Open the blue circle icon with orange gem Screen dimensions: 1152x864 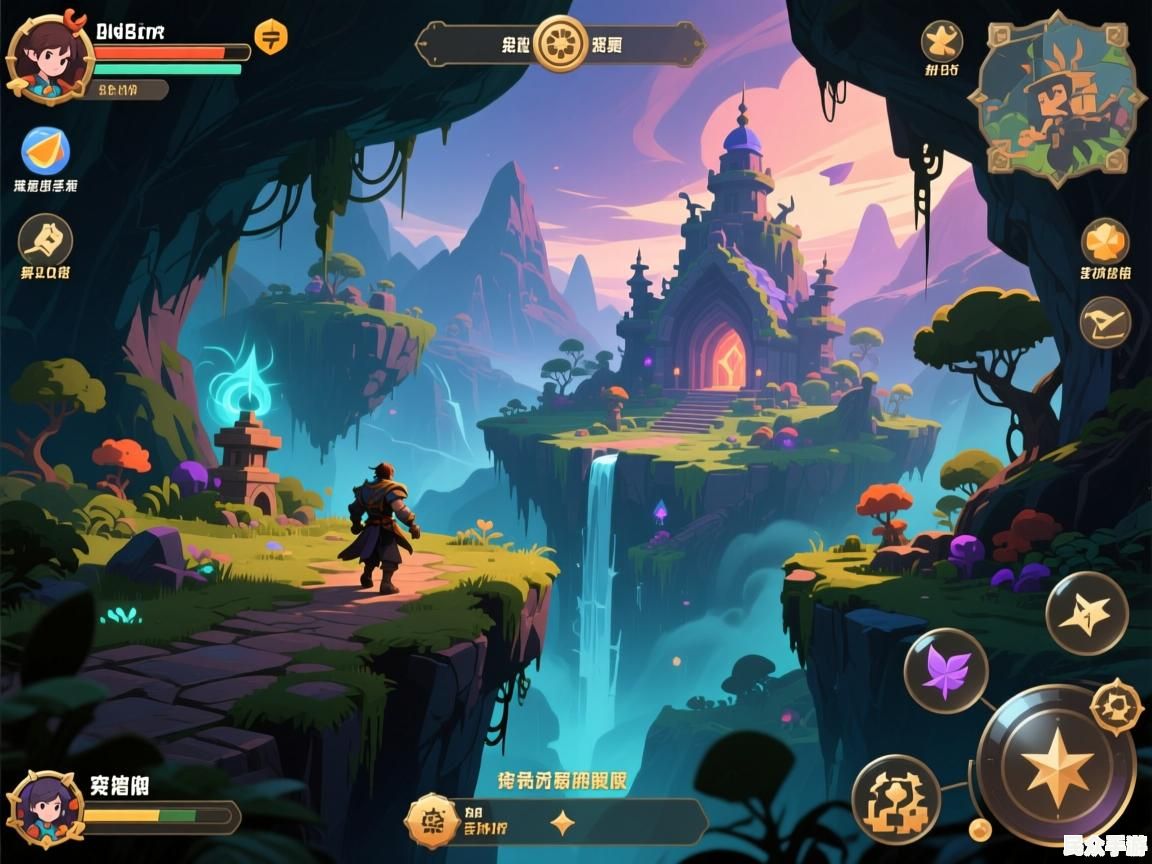point(45,151)
